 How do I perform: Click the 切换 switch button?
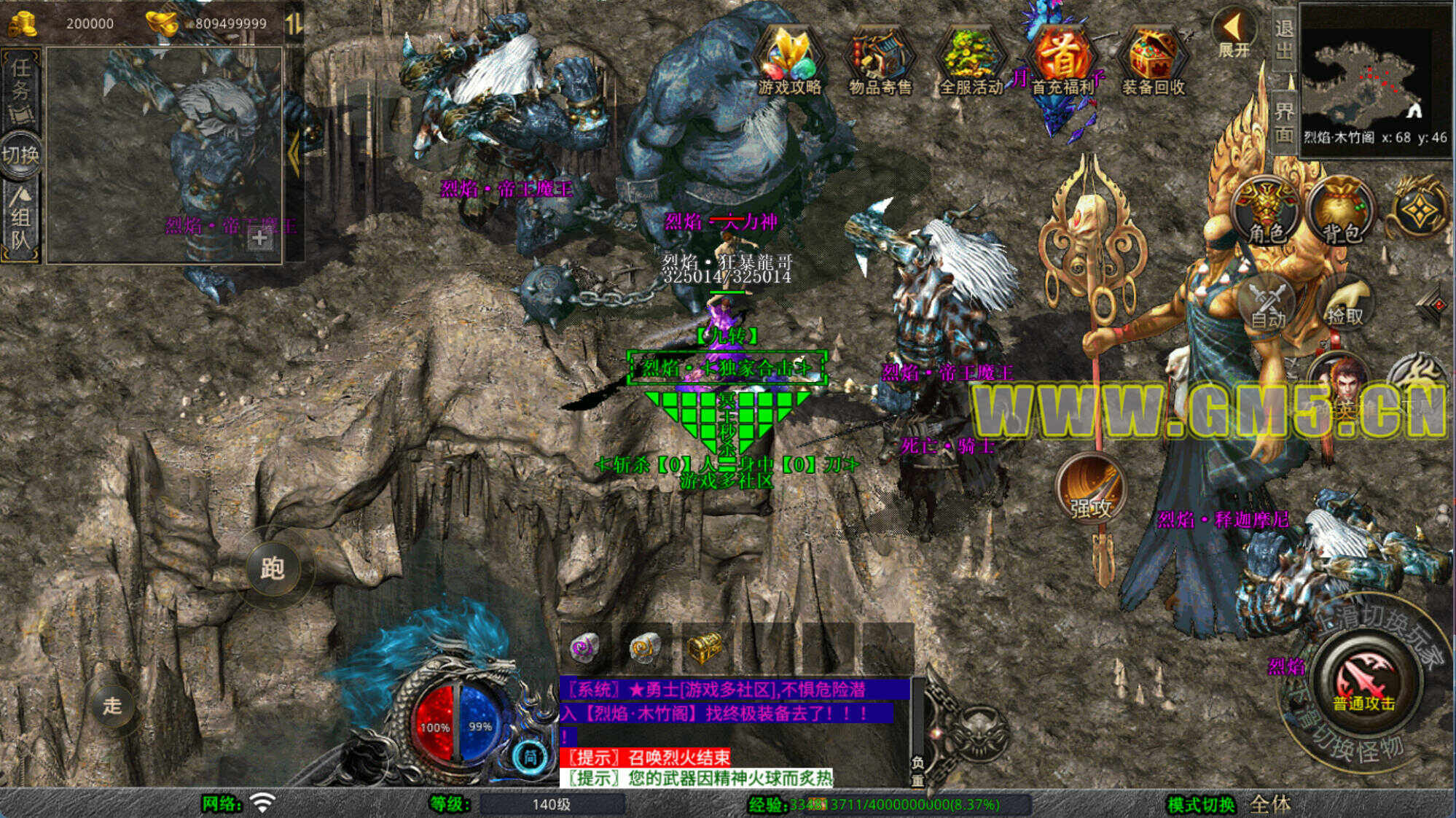[x=20, y=155]
